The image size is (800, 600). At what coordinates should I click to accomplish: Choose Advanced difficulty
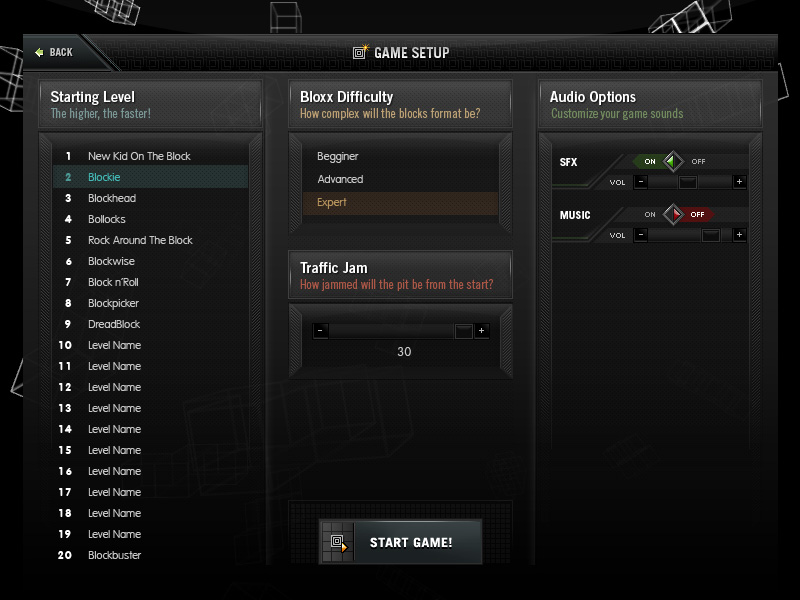(340, 180)
